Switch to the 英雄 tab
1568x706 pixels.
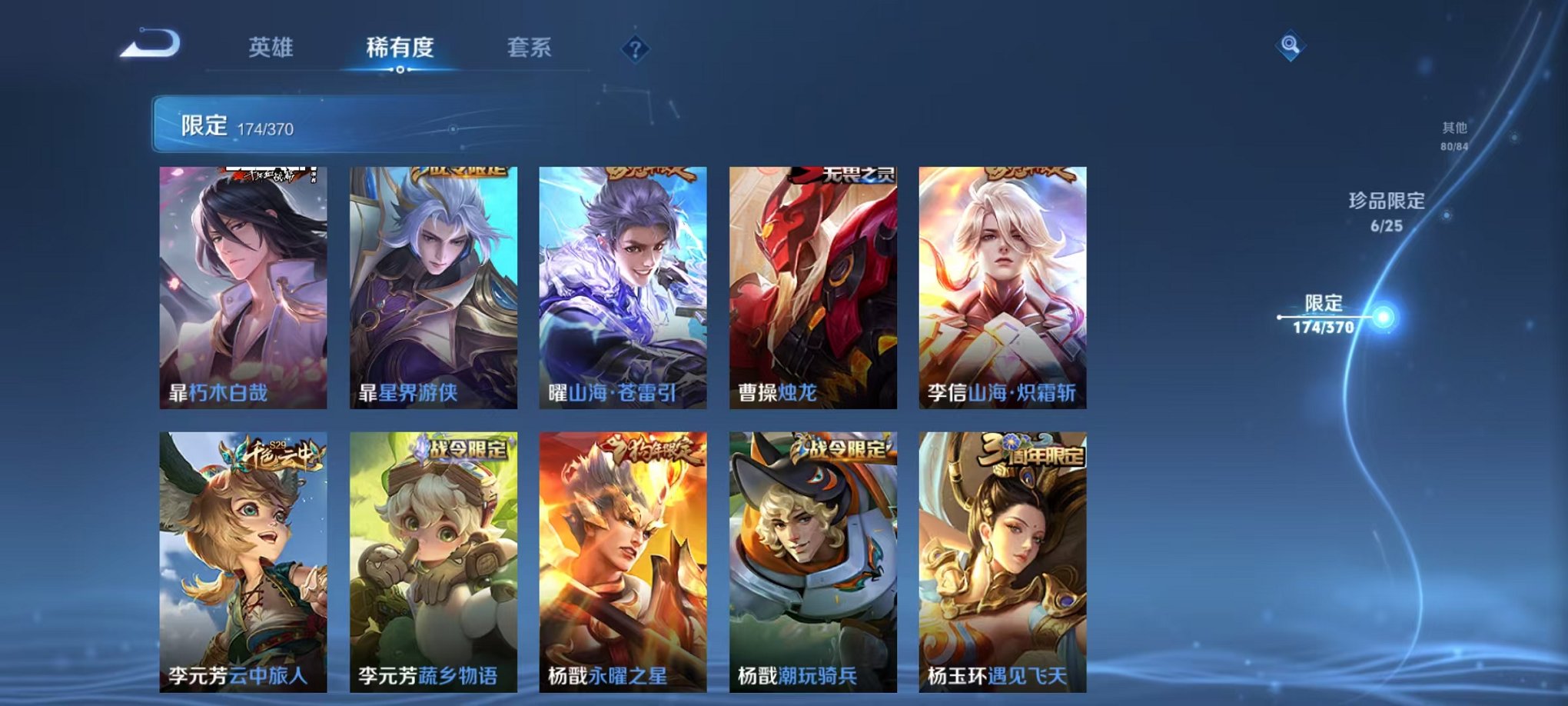click(273, 46)
